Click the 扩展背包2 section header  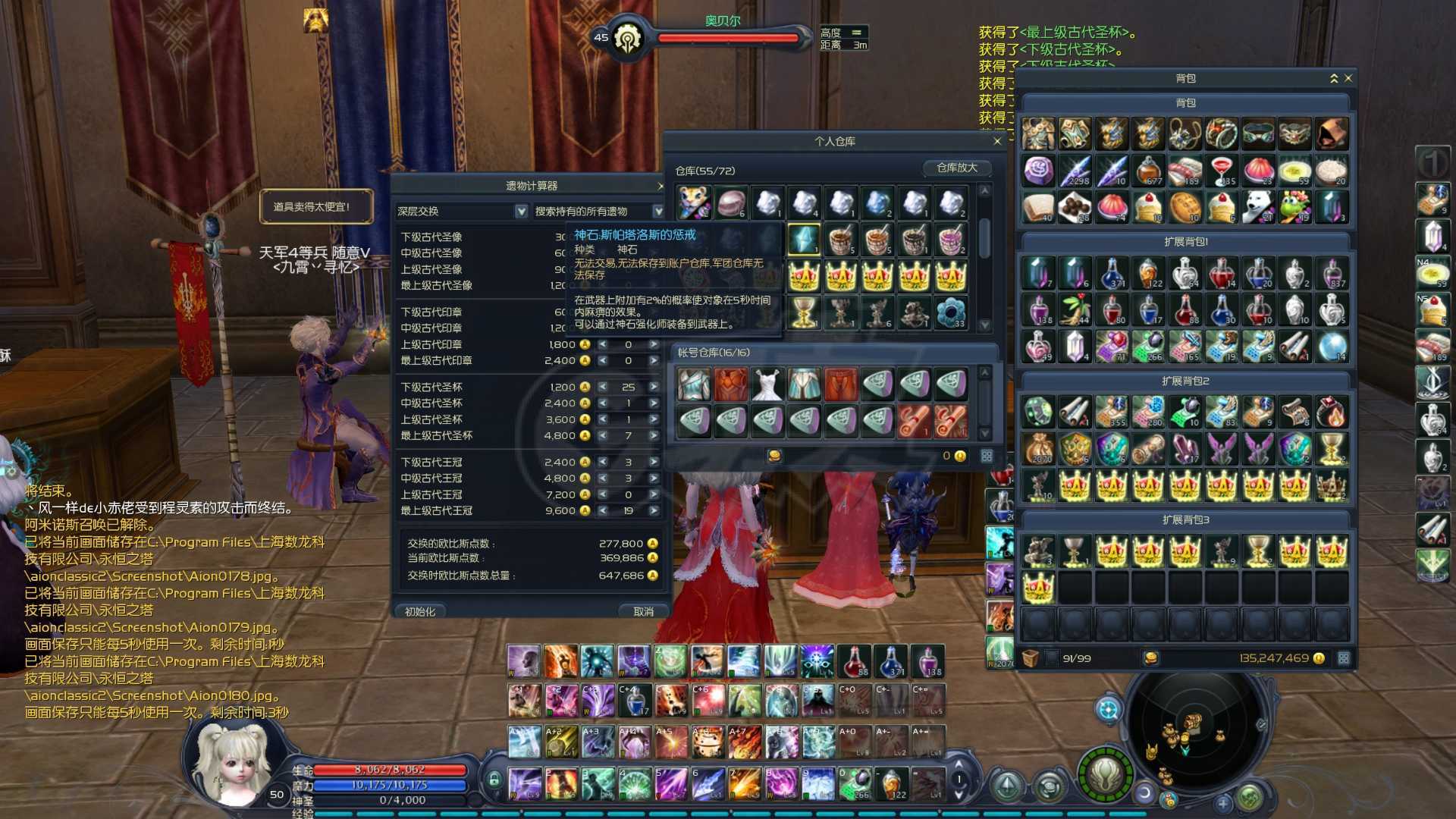point(1185,381)
